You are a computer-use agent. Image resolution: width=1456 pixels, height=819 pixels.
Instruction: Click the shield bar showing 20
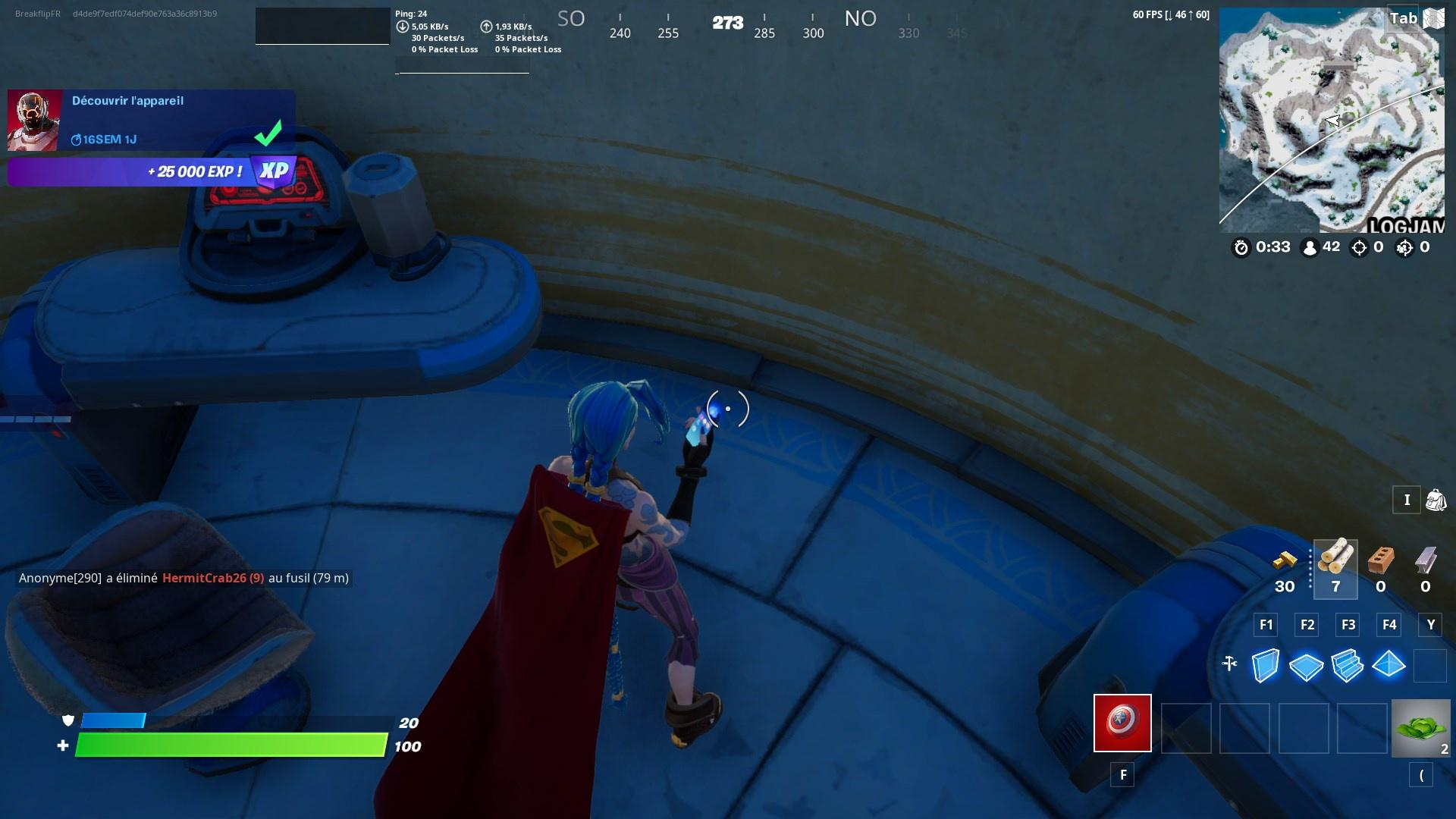coord(227,722)
